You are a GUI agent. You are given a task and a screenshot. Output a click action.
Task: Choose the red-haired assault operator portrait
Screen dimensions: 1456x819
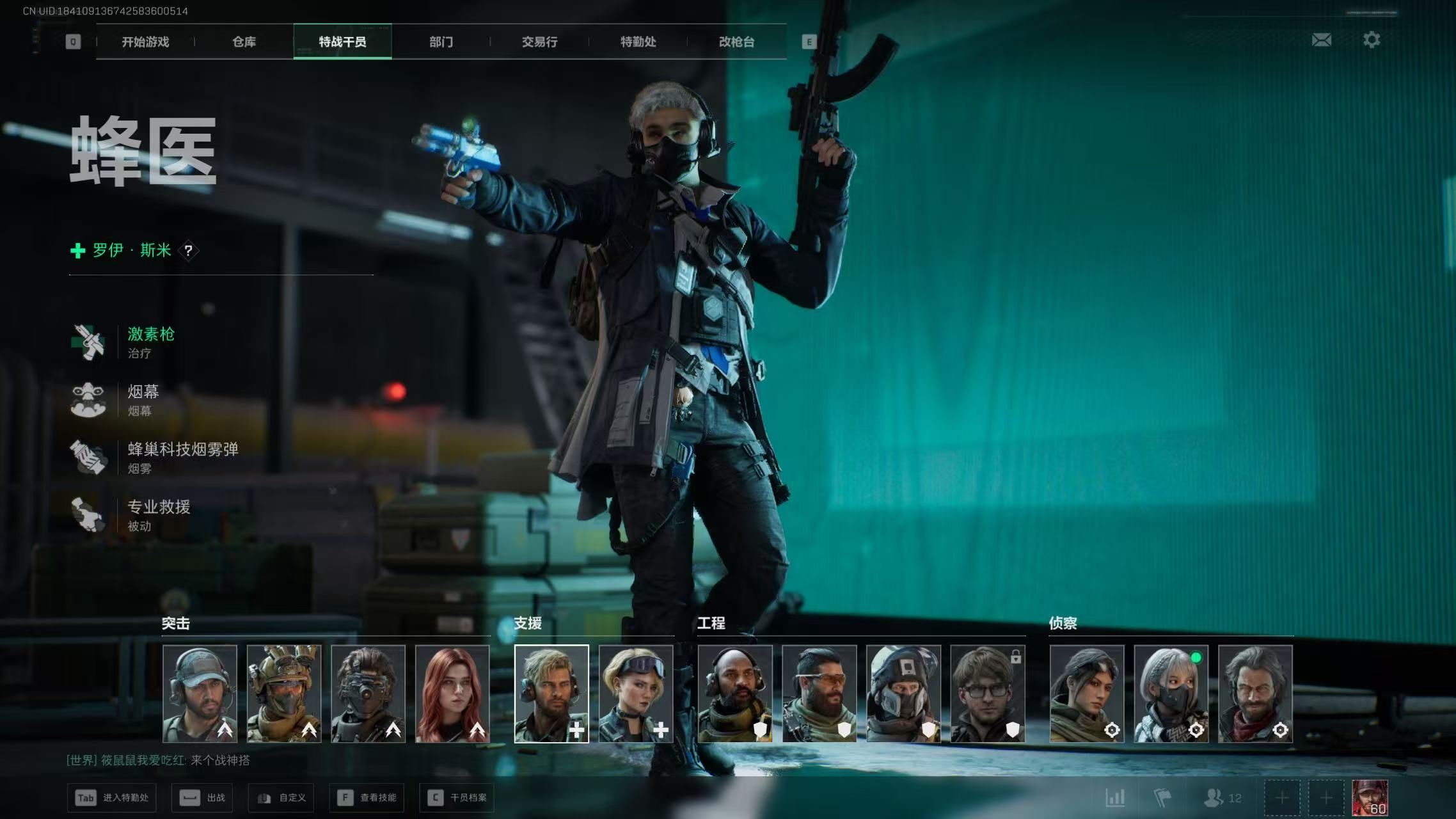[x=452, y=694]
